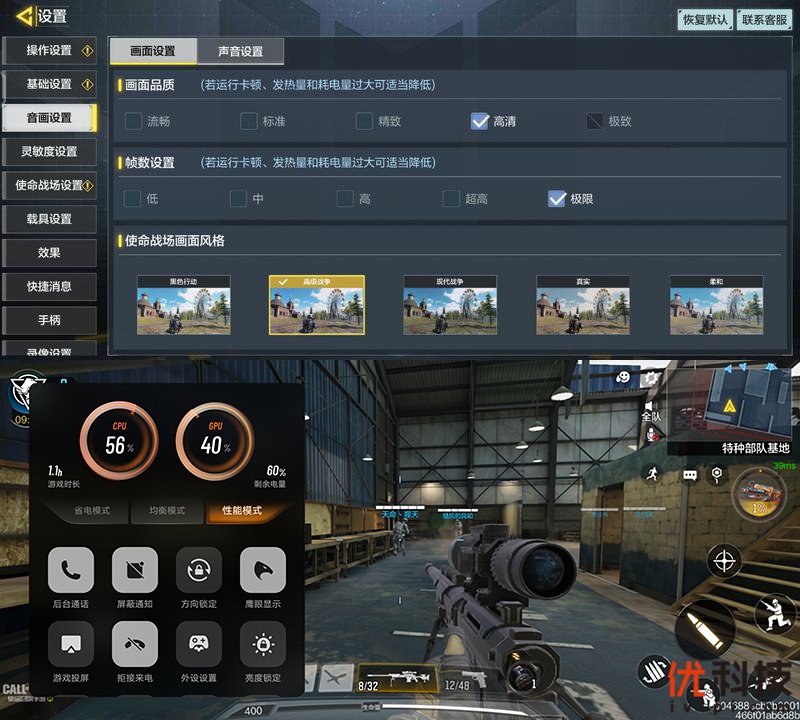800x720 pixels.
Task: Select 极致 graphics quality option
Action: pos(596,122)
